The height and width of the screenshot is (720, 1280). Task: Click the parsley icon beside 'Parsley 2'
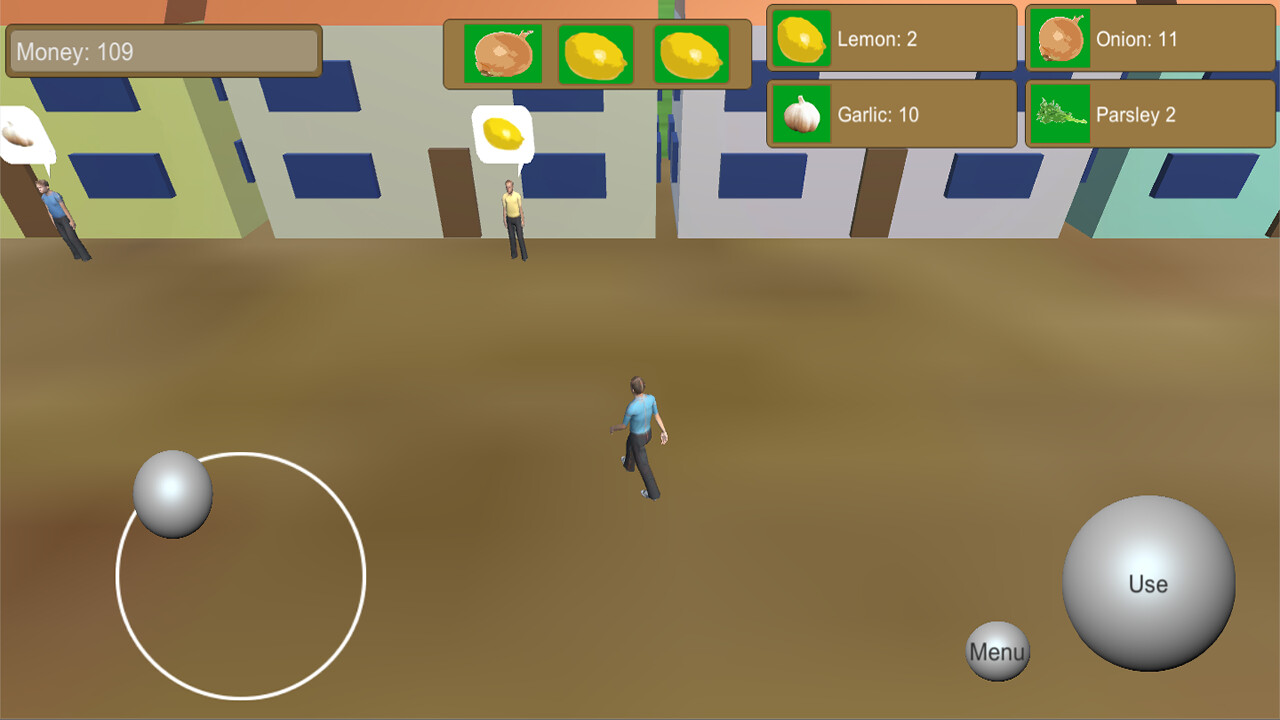[1060, 113]
